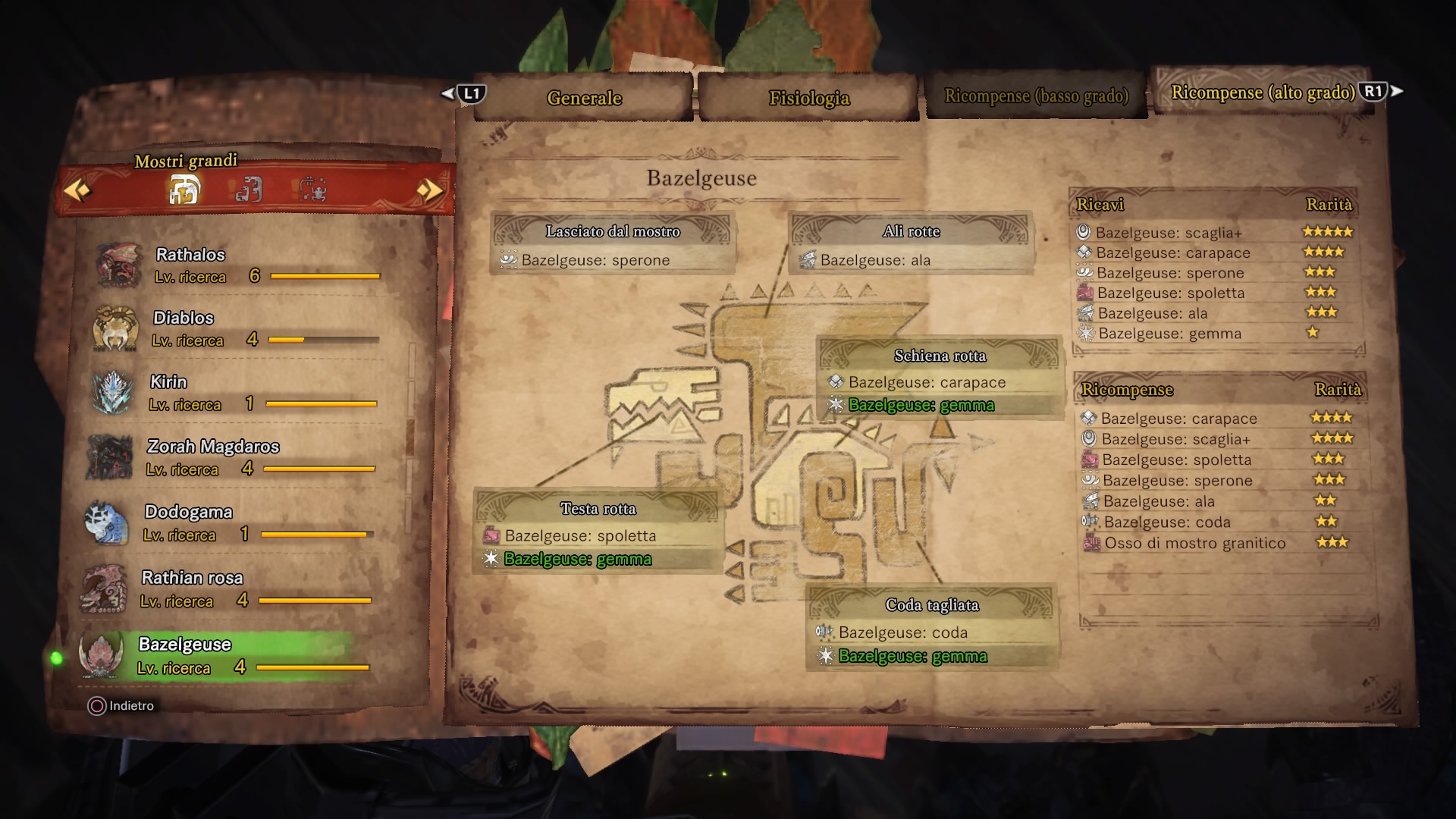The image size is (1456, 819).
Task: Choose the first monster category icon
Action: pos(184,190)
